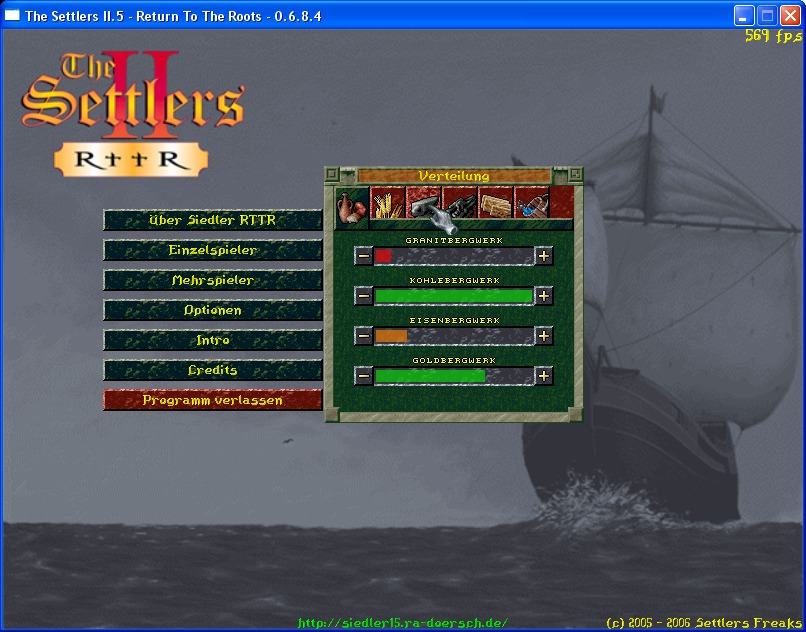Image resolution: width=806 pixels, height=632 pixels.
Task: Choose Einzelspieler from the main menu
Action: [x=212, y=250]
